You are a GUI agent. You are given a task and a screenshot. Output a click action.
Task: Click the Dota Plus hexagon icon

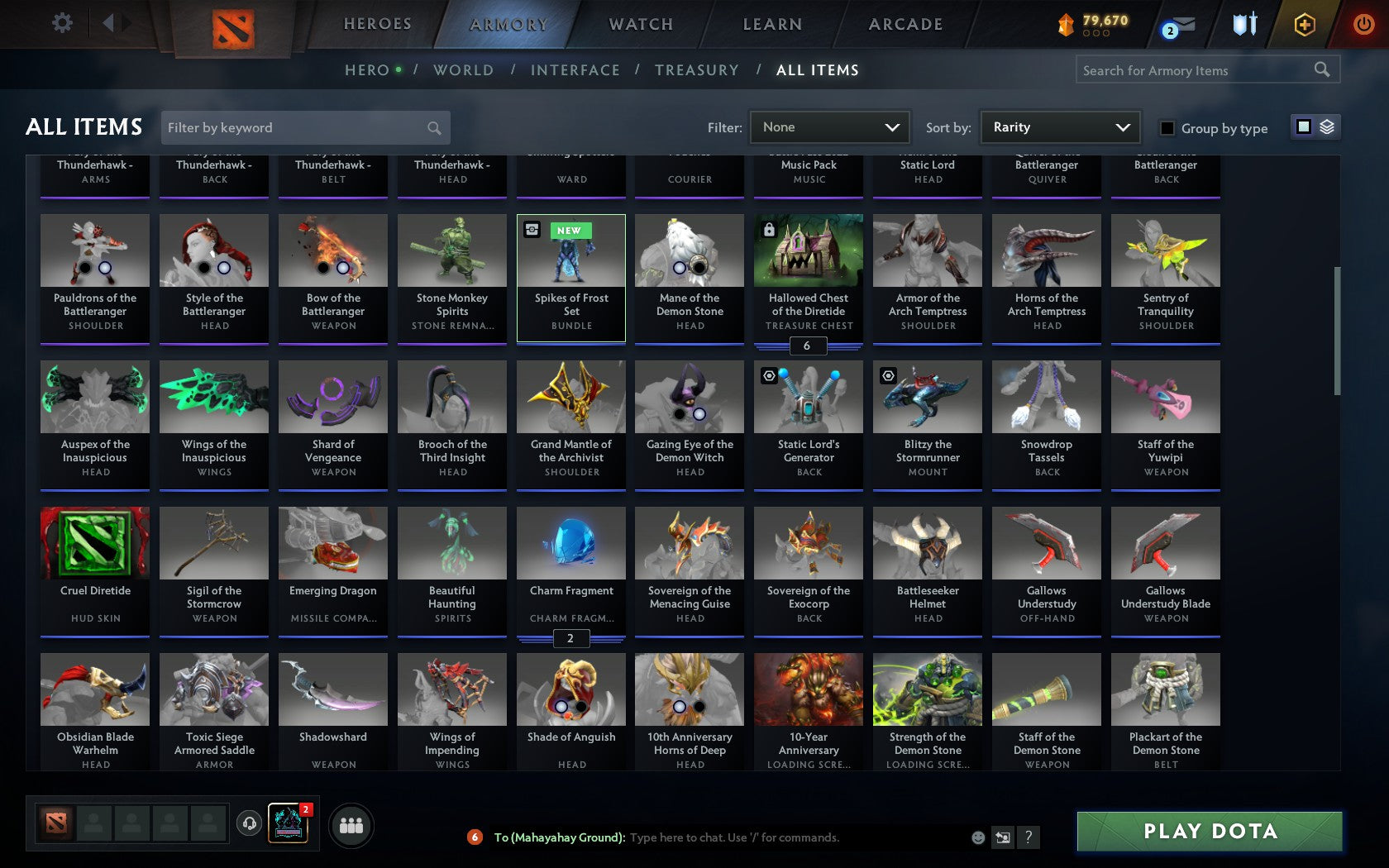click(1305, 25)
